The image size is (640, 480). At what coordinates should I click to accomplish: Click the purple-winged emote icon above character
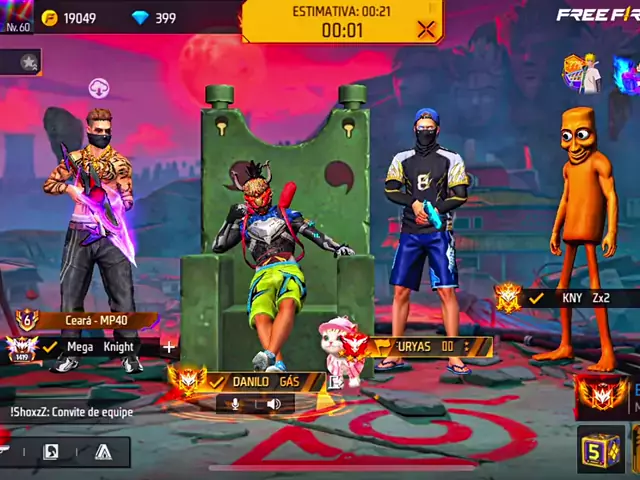tap(99, 88)
